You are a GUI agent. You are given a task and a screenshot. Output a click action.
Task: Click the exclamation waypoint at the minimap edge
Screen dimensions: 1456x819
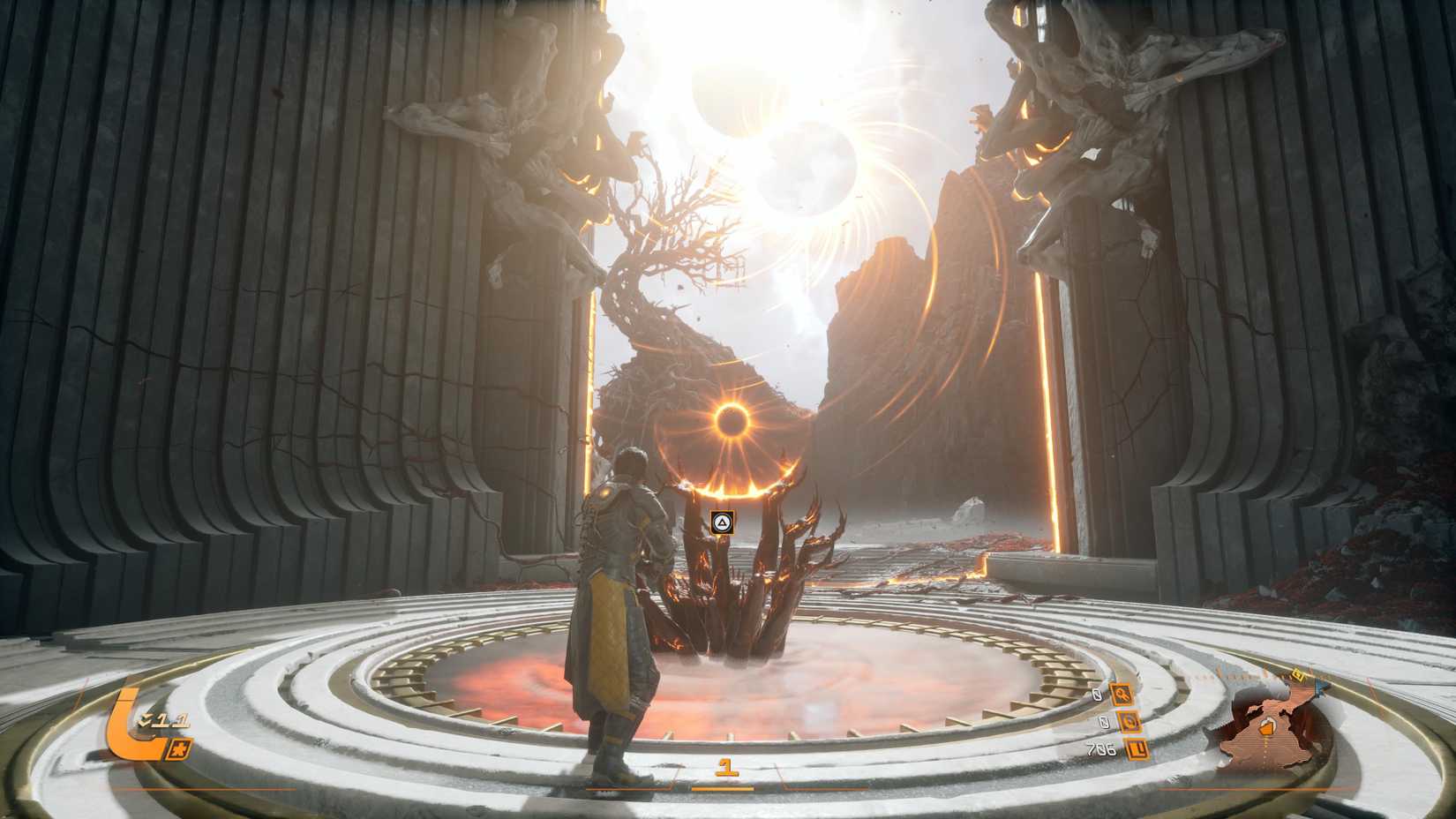[x=1299, y=674]
